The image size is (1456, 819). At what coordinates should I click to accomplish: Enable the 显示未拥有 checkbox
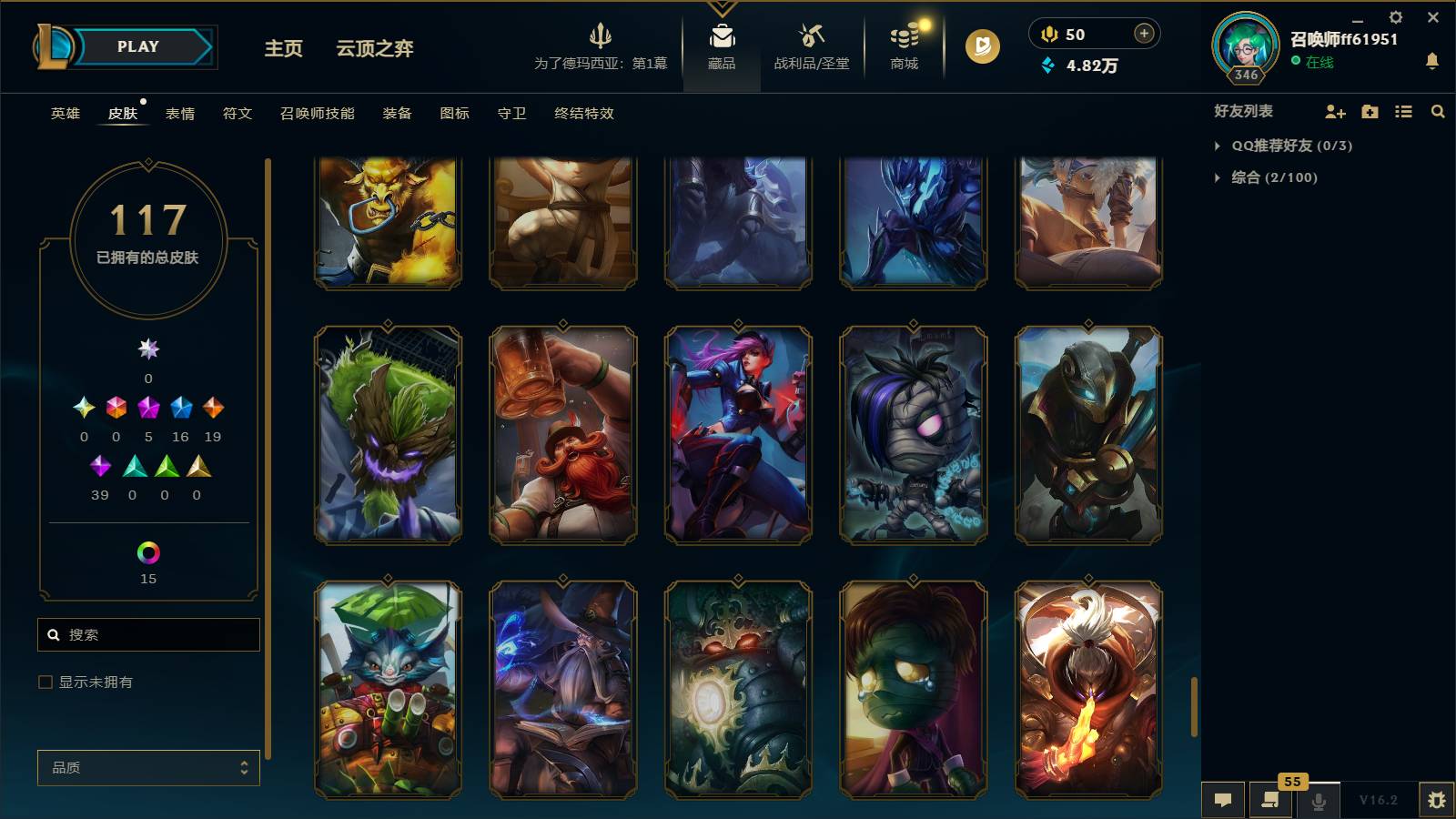pos(43,681)
